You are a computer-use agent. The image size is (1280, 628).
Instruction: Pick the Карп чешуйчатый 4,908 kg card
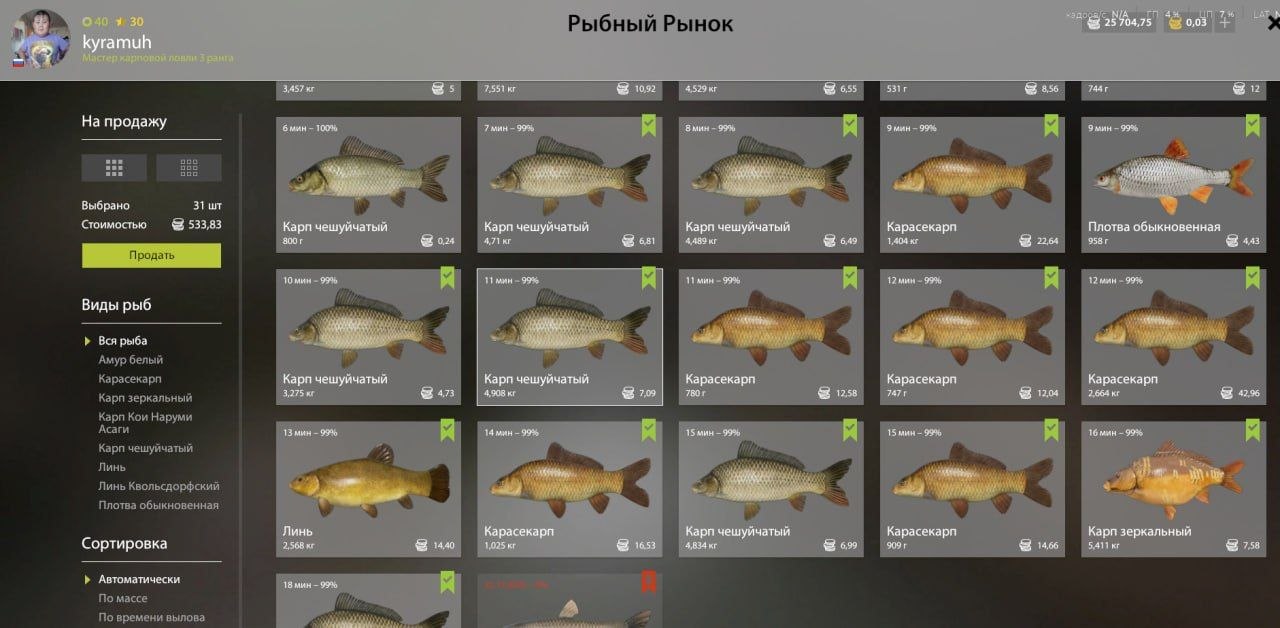pyautogui.click(x=569, y=336)
